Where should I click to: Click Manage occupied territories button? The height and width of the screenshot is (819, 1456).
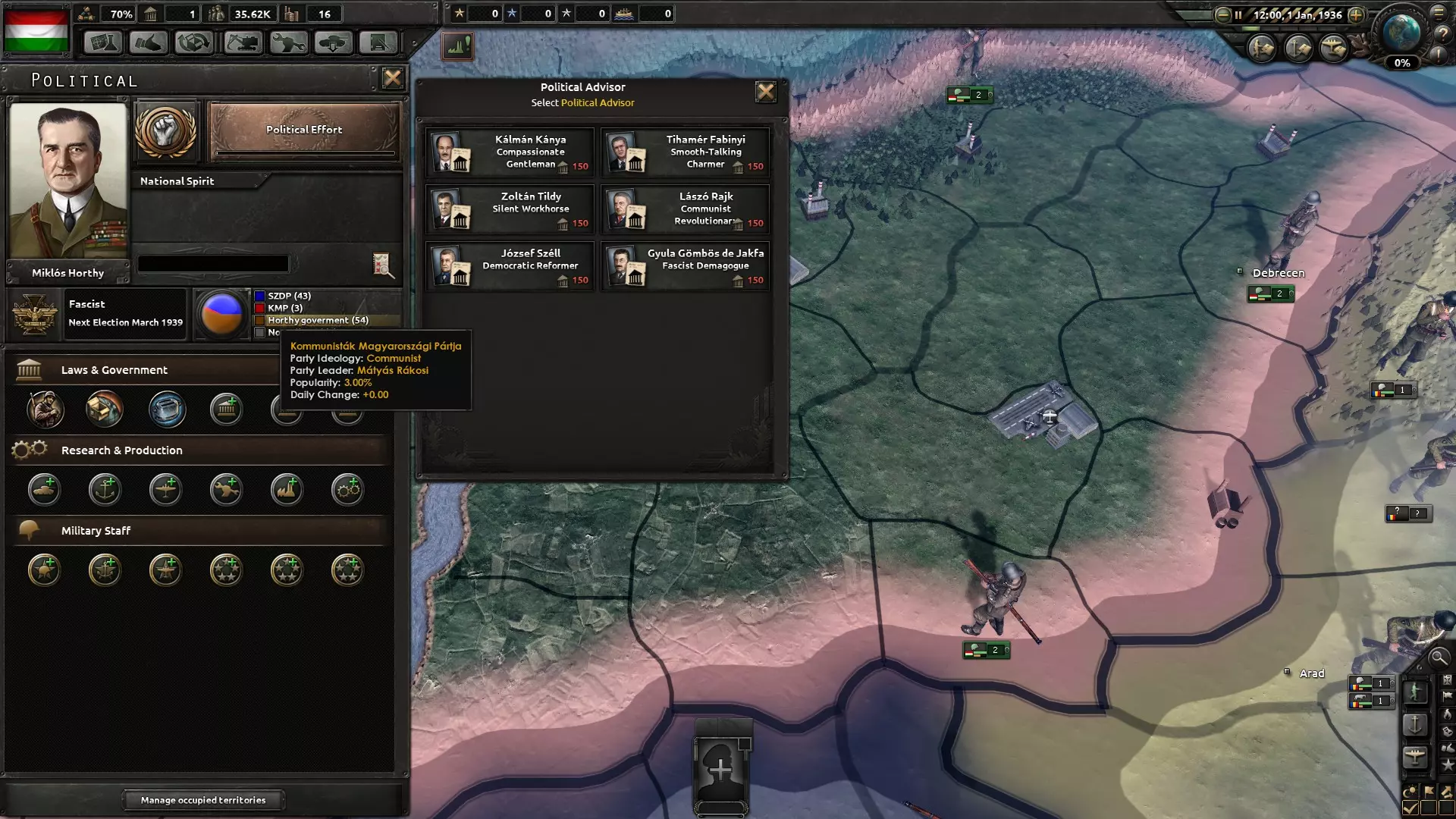point(203,800)
